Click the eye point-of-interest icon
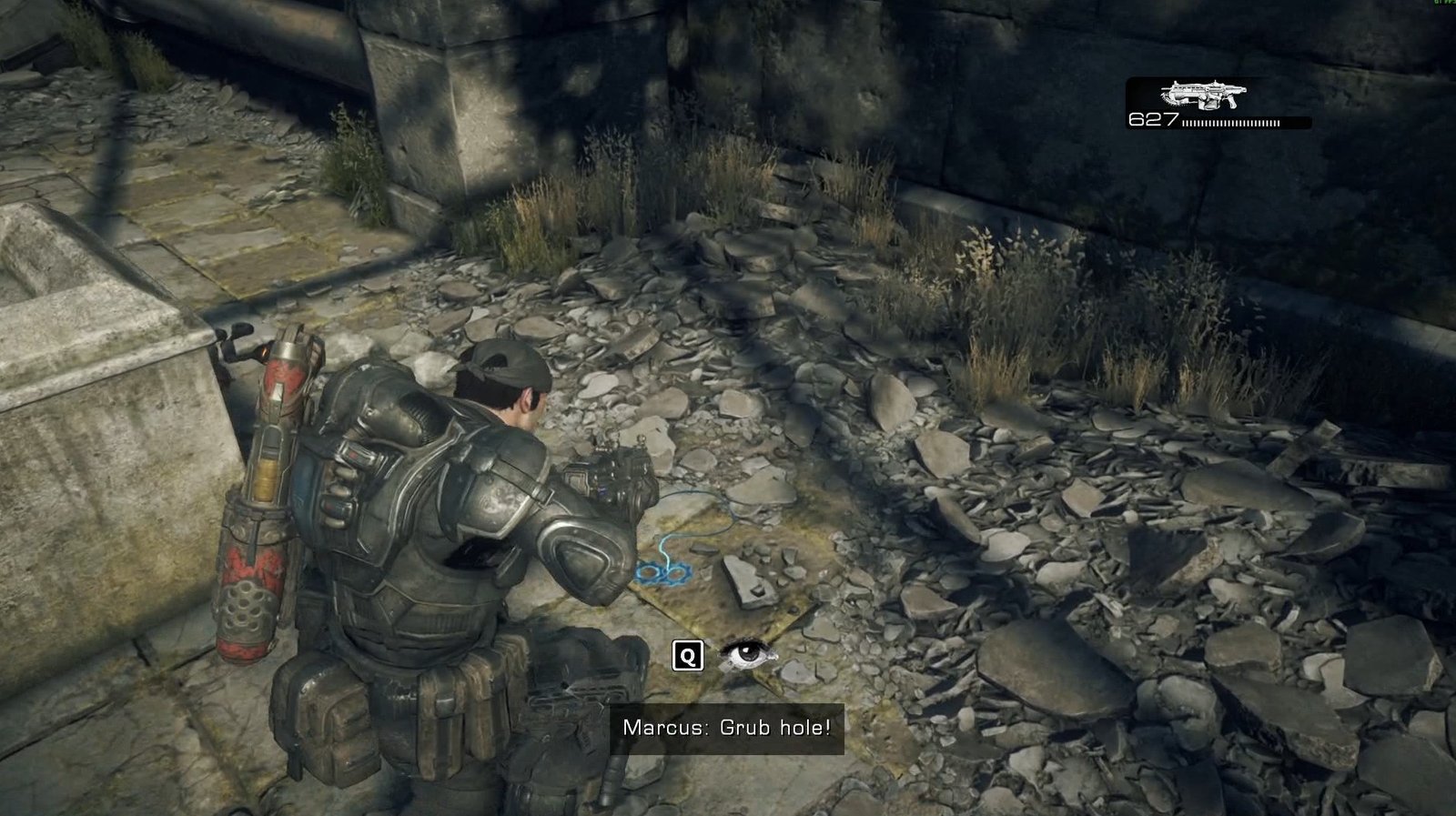Screen dimensions: 1456x816 [x=748, y=654]
